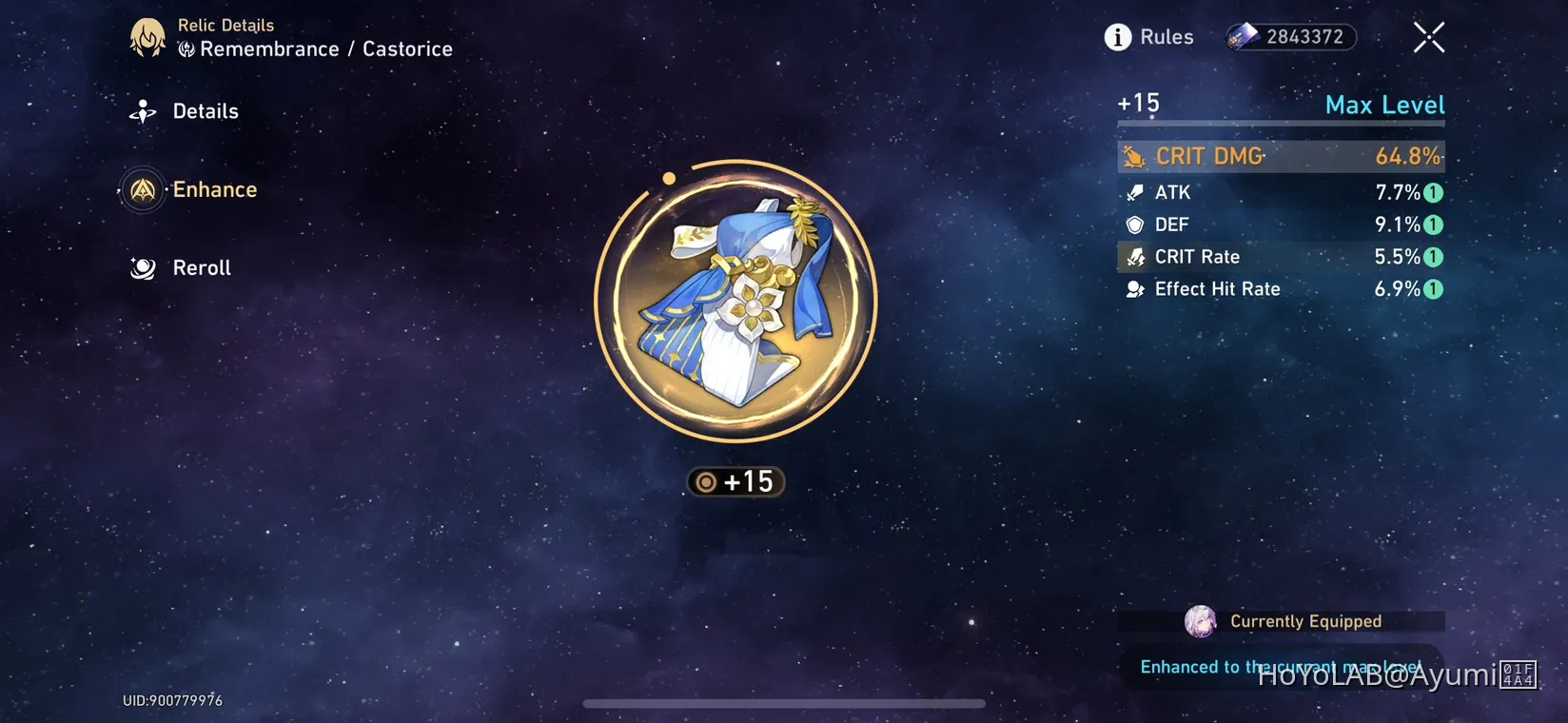This screenshot has height=723, width=1568.
Task: Click the Currently Equipped label
Action: pyautogui.click(x=1306, y=621)
